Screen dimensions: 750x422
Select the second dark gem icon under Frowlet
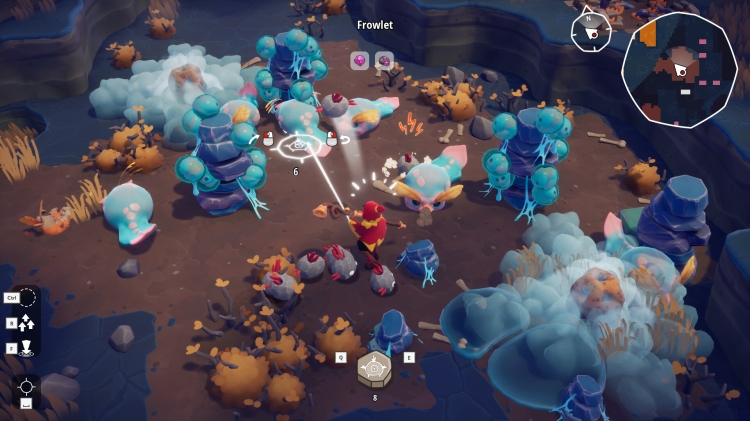coord(383,61)
